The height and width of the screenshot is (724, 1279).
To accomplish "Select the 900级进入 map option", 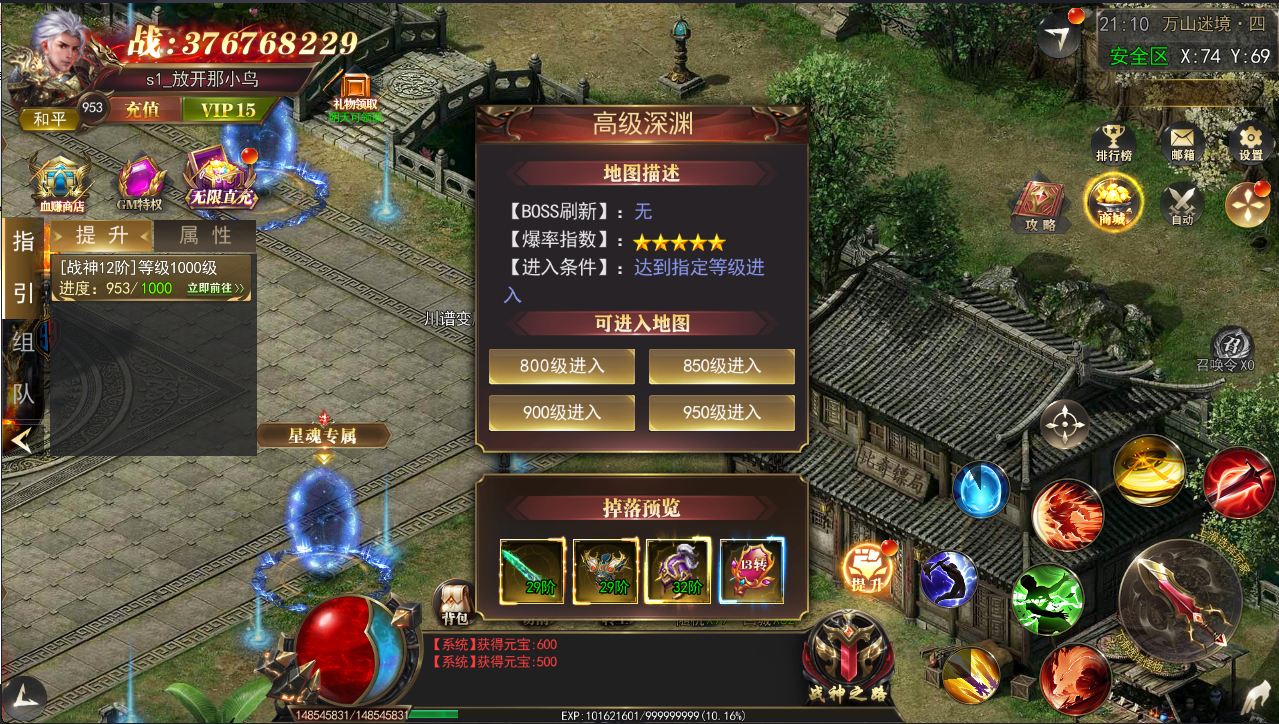I will tap(561, 412).
